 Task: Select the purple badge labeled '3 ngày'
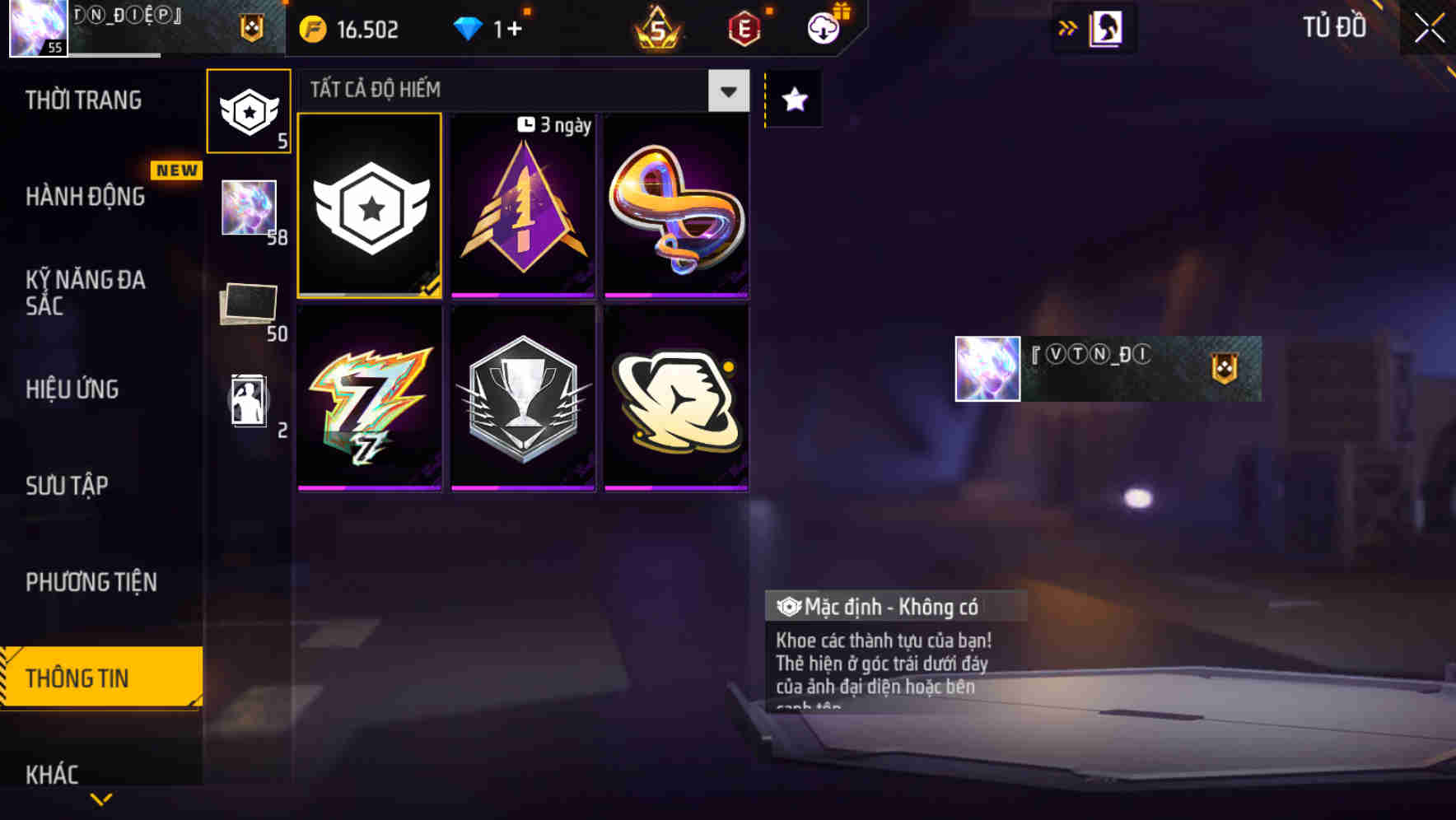(523, 206)
